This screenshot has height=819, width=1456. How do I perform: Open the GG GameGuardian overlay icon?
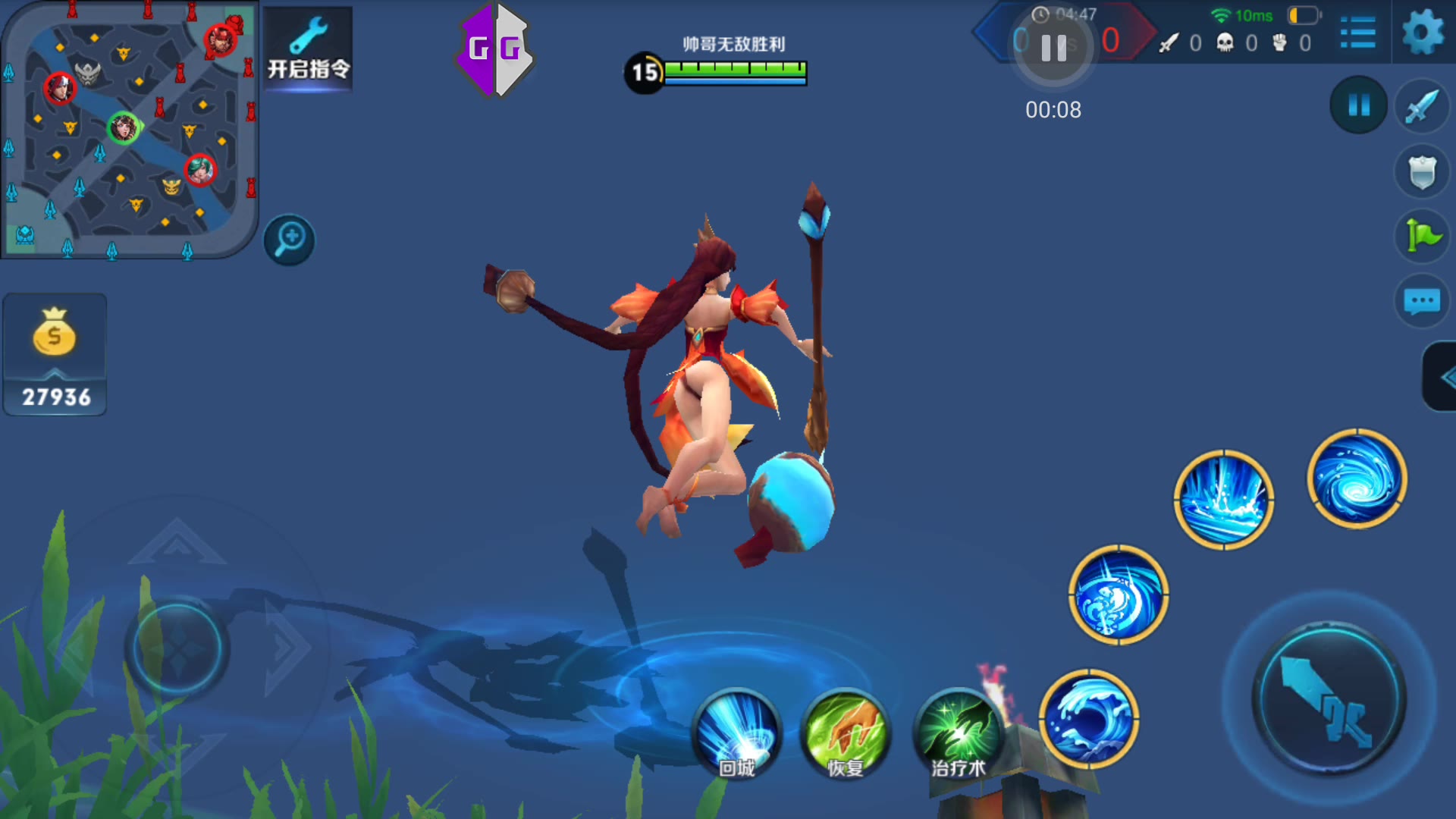[494, 50]
